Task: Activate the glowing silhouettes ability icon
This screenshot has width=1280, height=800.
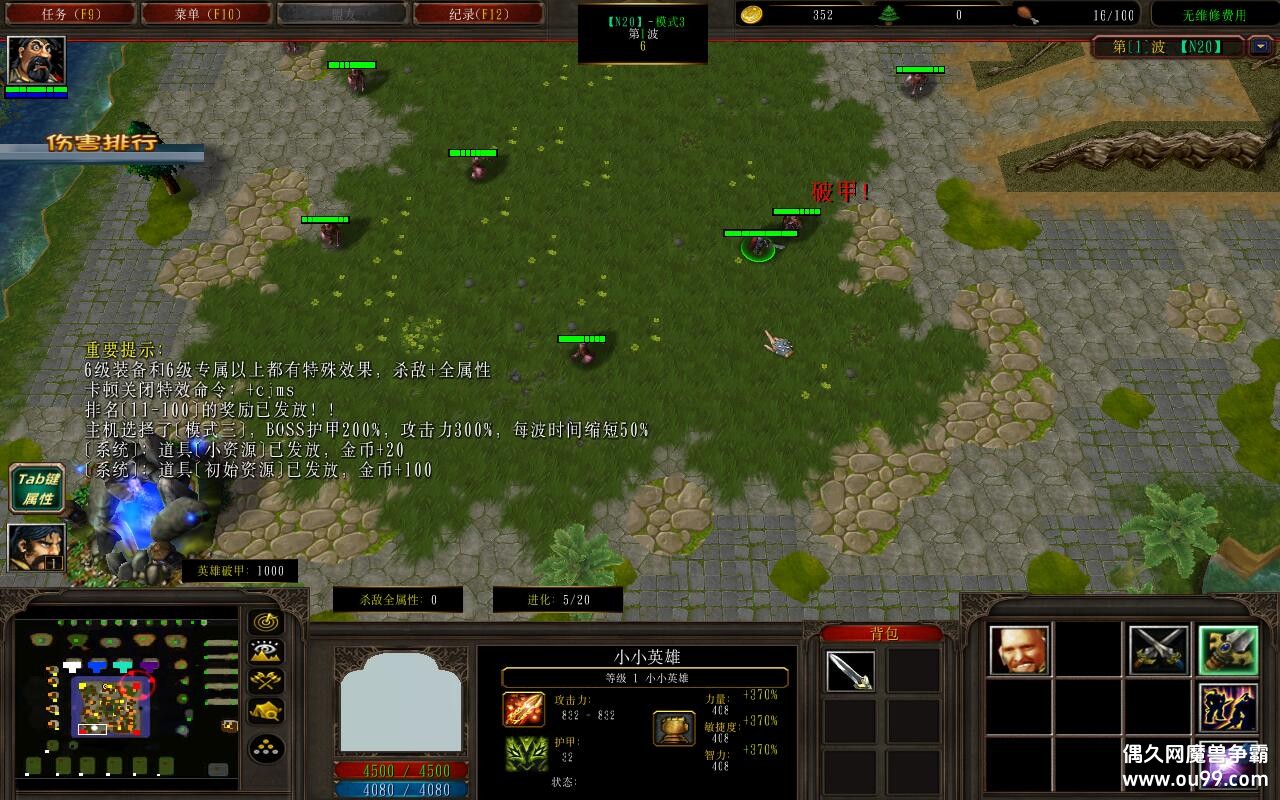Action: (1228, 708)
